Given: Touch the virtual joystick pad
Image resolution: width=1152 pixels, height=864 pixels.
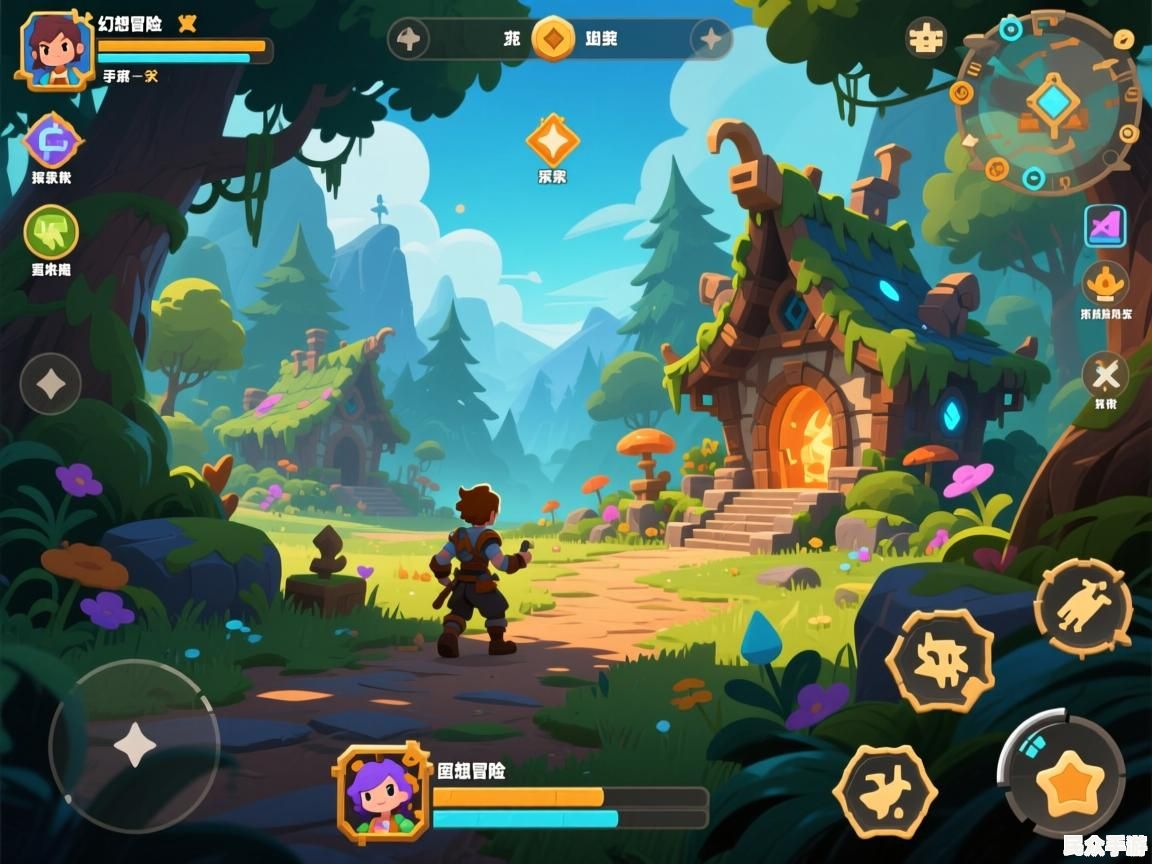Looking at the screenshot, I should pyautogui.click(x=134, y=745).
